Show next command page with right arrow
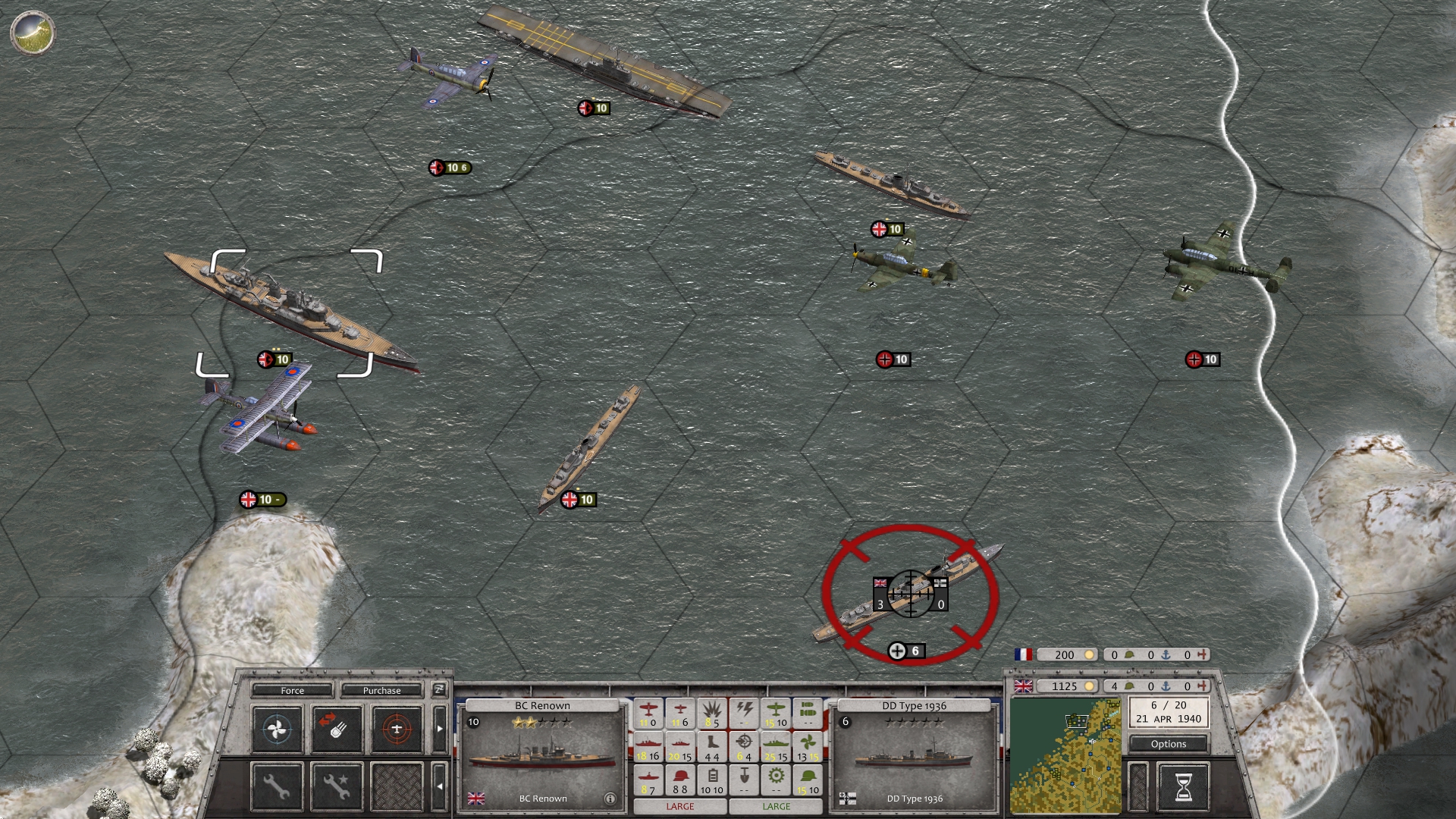Screen dimensions: 1456x819 439,729
